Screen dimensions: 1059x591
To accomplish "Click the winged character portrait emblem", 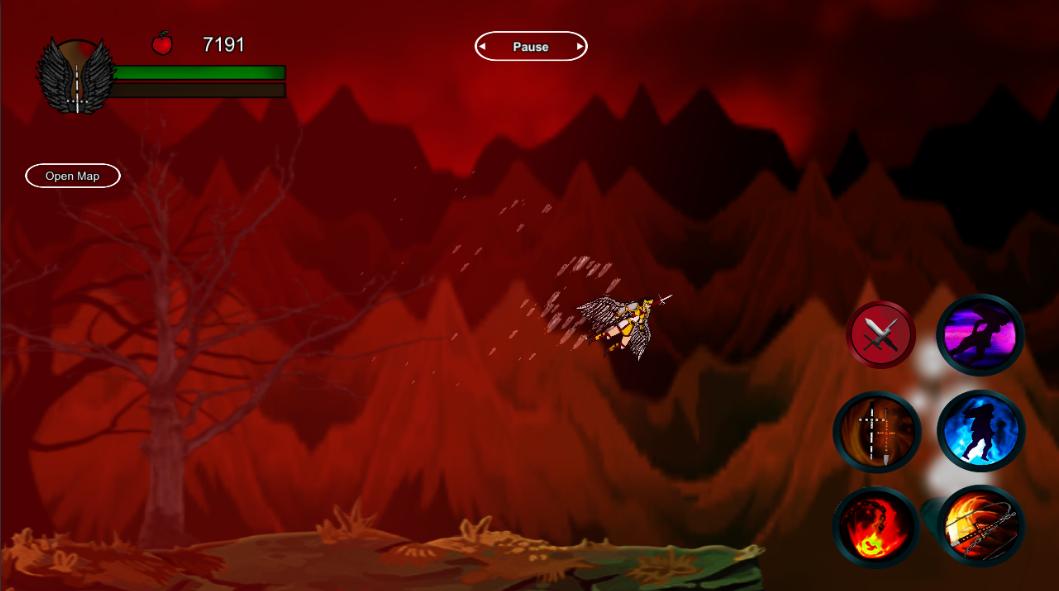I will (74, 76).
